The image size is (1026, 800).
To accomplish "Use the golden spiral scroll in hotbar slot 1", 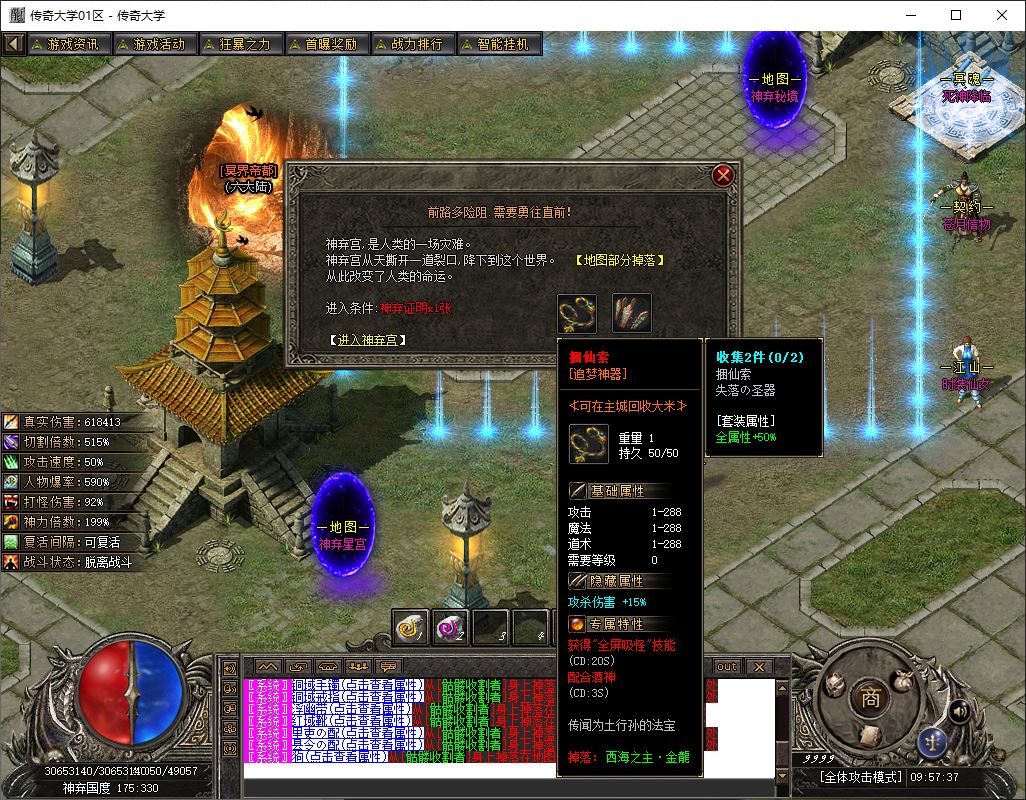I will [410, 627].
